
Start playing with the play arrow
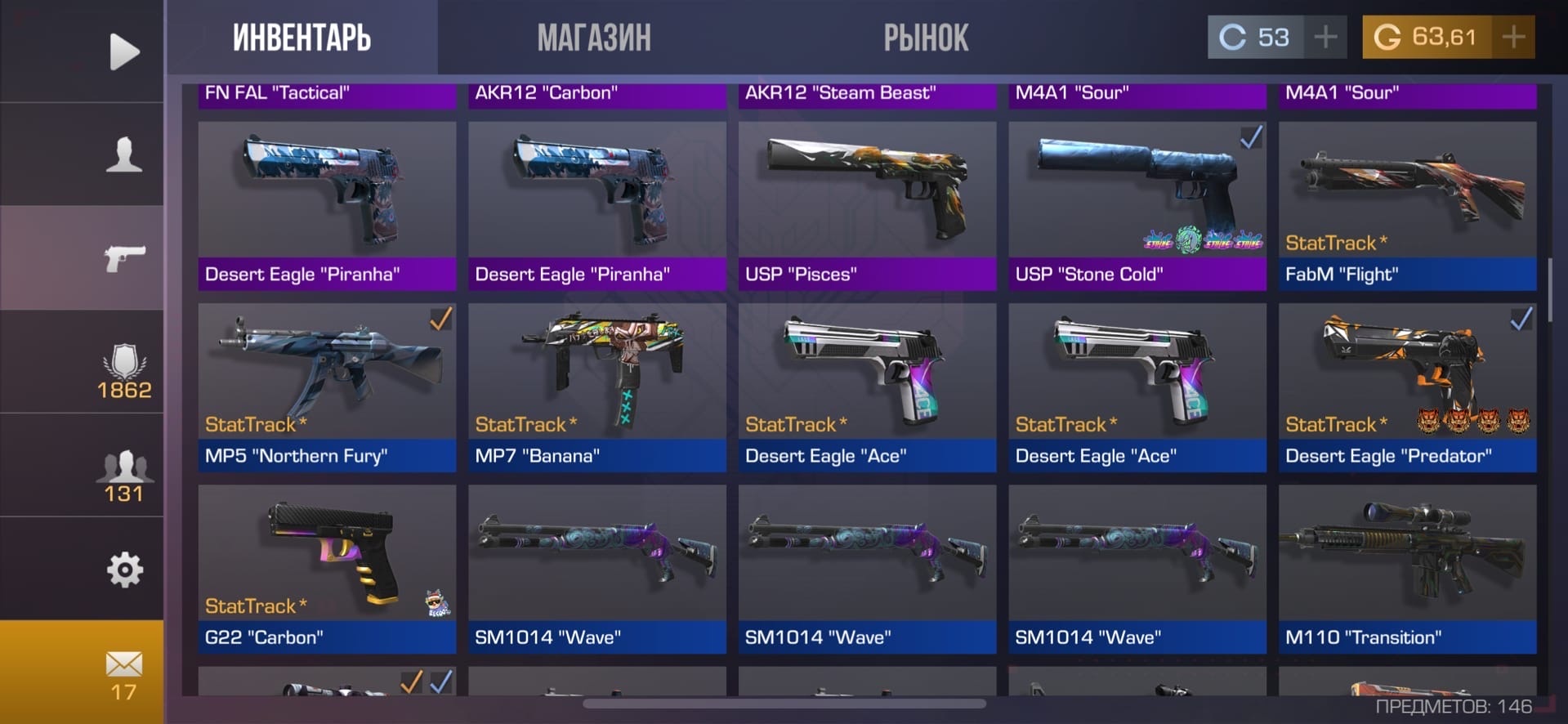(x=124, y=51)
